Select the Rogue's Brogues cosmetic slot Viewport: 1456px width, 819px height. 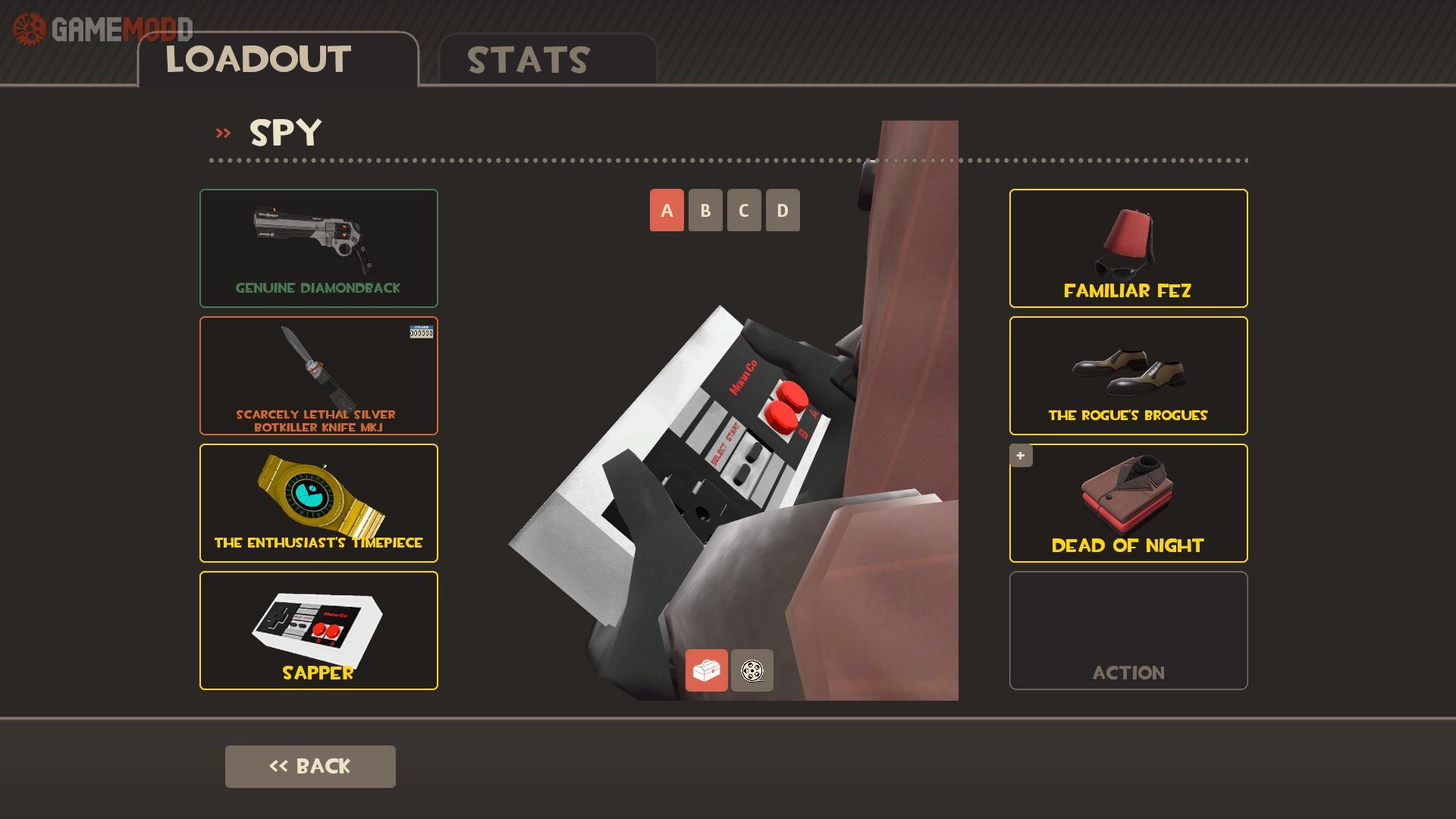coord(1128,375)
